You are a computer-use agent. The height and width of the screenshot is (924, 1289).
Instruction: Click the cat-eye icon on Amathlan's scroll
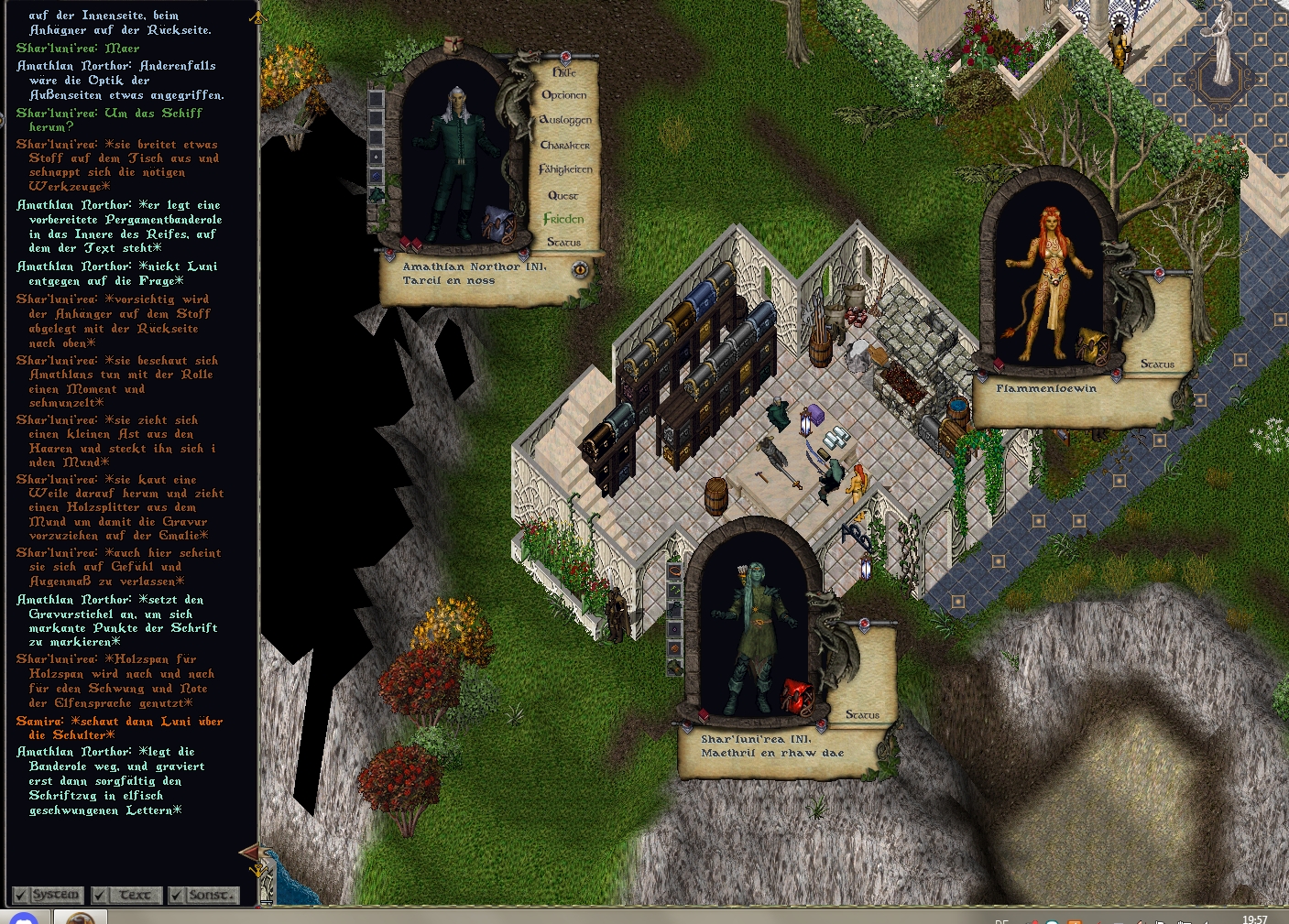pyautogui.click(x=580, y=269)
